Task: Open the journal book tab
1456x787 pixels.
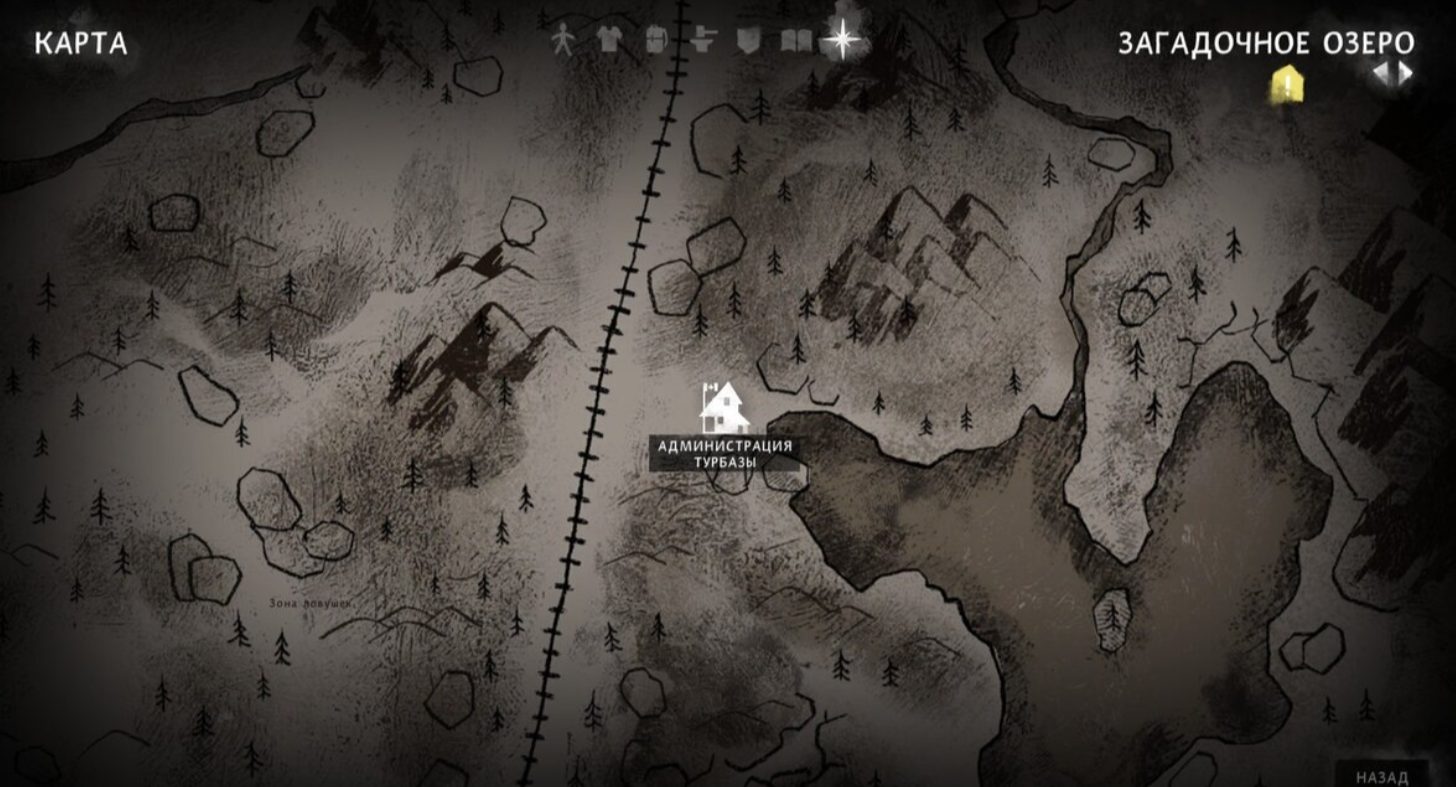Action: pyautogui.click(x=796, y=41)
